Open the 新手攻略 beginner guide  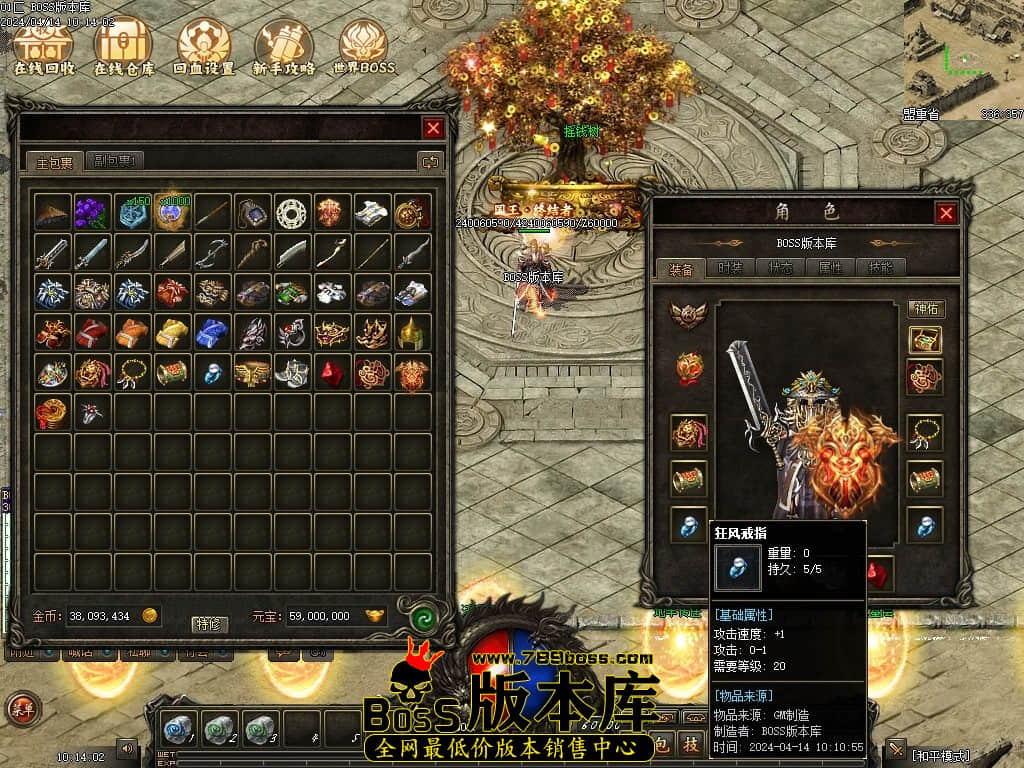[284, 47]
